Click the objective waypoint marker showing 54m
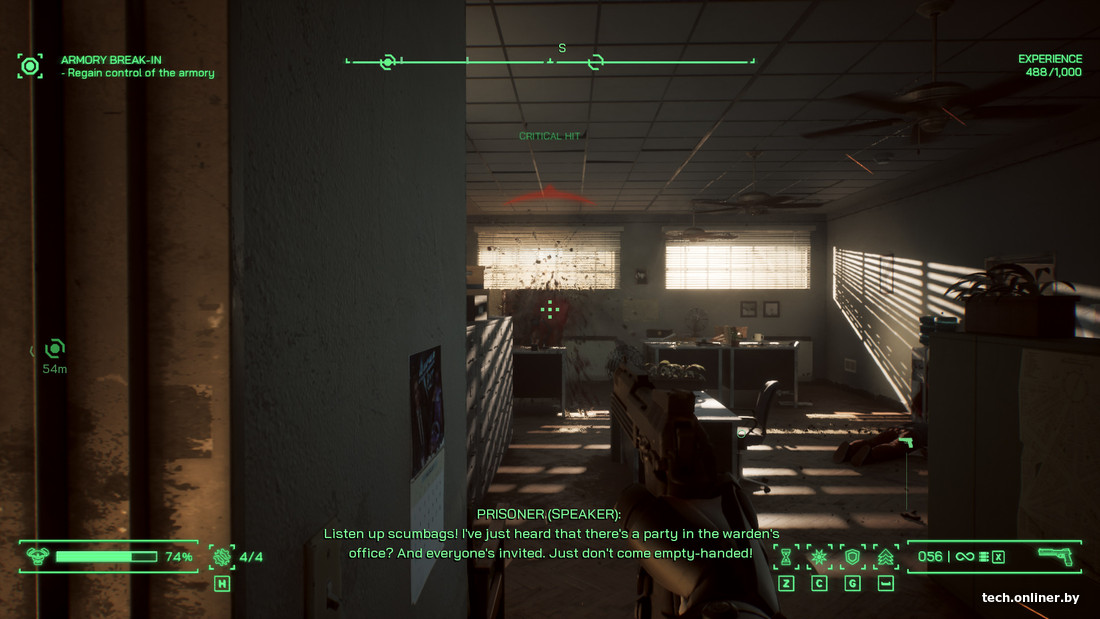The width and height of the screenshot is (1100, 619). tap(54, 349)
